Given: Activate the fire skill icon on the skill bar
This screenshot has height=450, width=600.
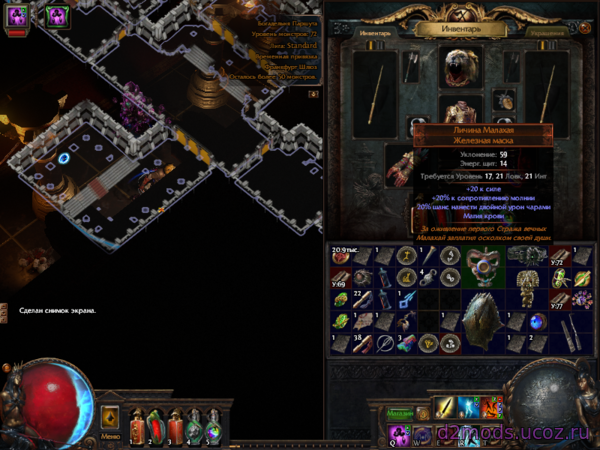Looking at the screenshot, I should tap(491, 408).
